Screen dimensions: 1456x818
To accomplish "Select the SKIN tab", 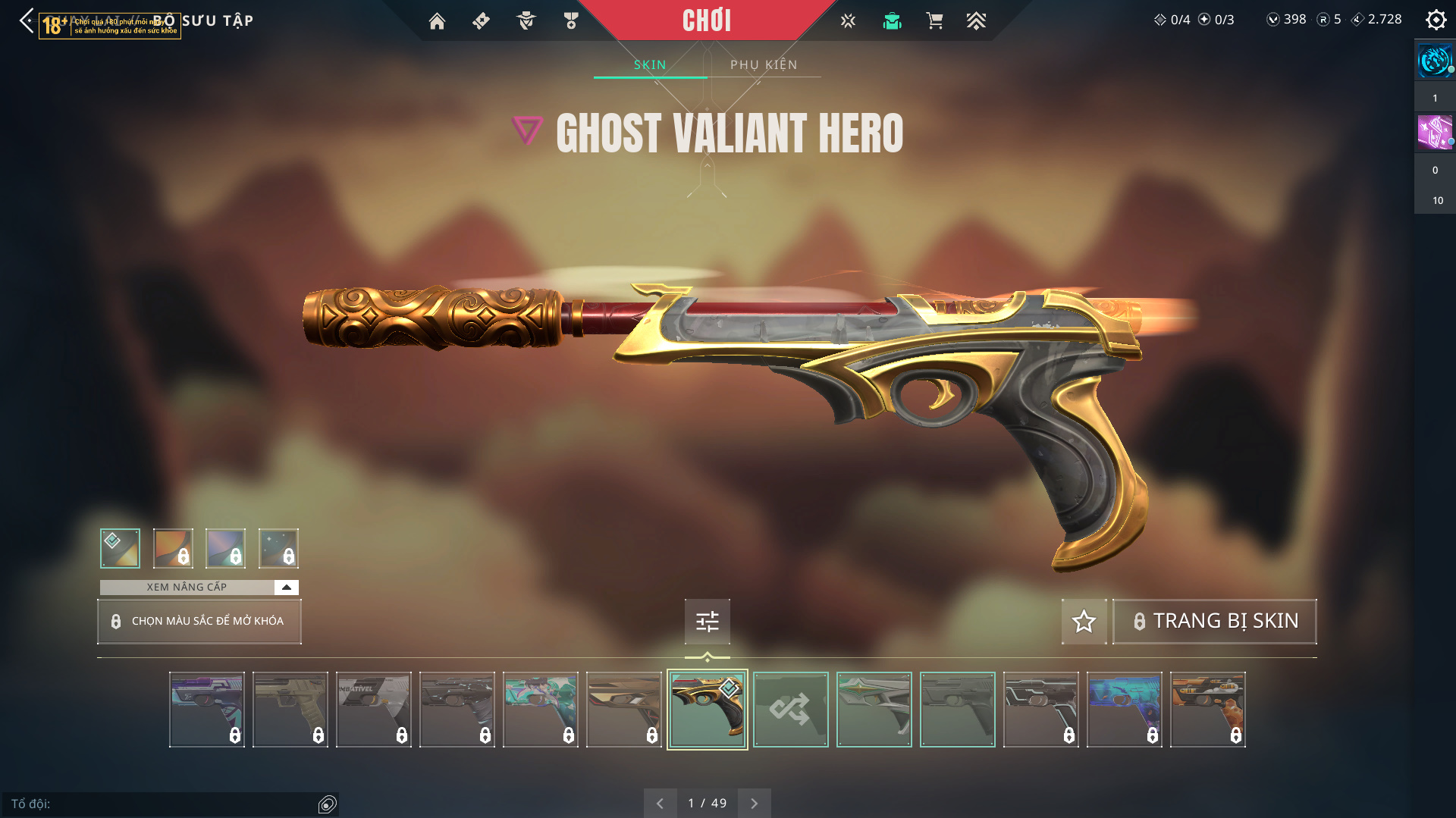I will 650,65.
